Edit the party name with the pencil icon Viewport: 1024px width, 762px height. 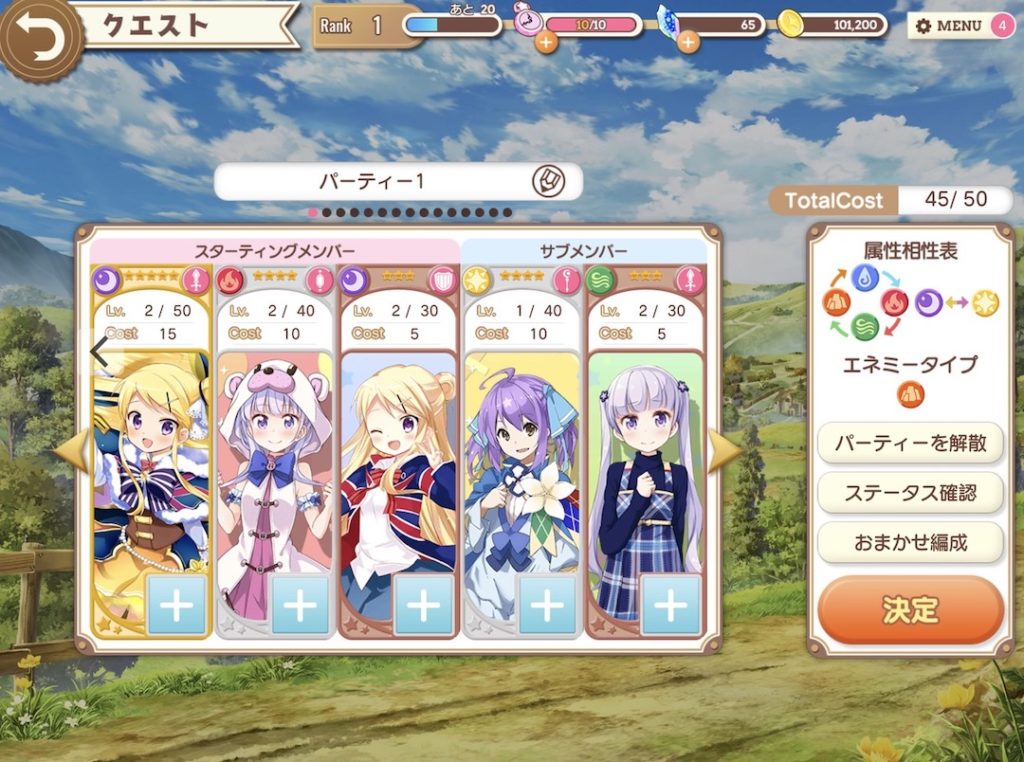pos(549,181)
